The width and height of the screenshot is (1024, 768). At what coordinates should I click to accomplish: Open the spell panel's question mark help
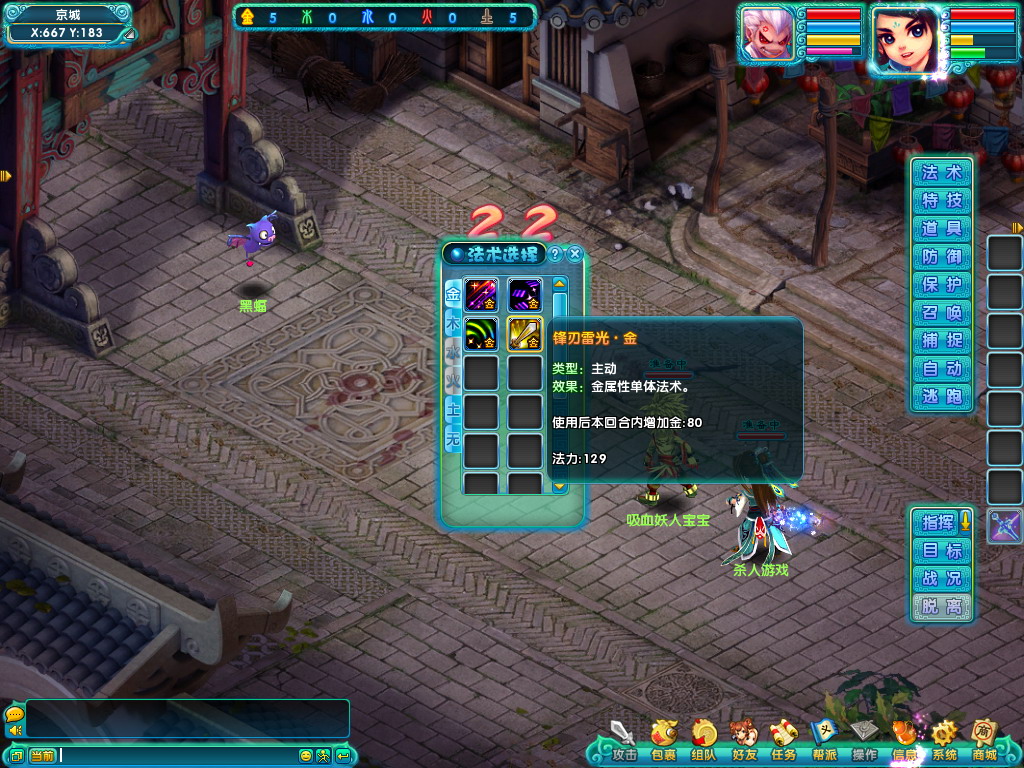tap(556, 254)
